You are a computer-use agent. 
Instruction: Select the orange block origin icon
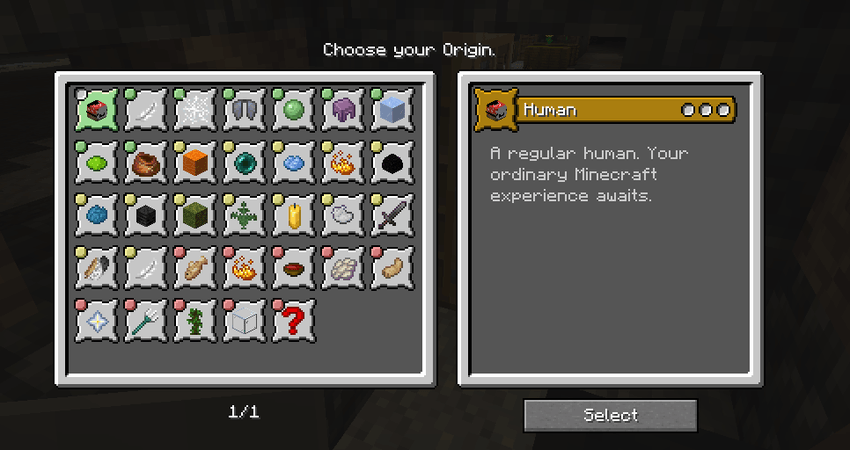[x=196, y=163]
